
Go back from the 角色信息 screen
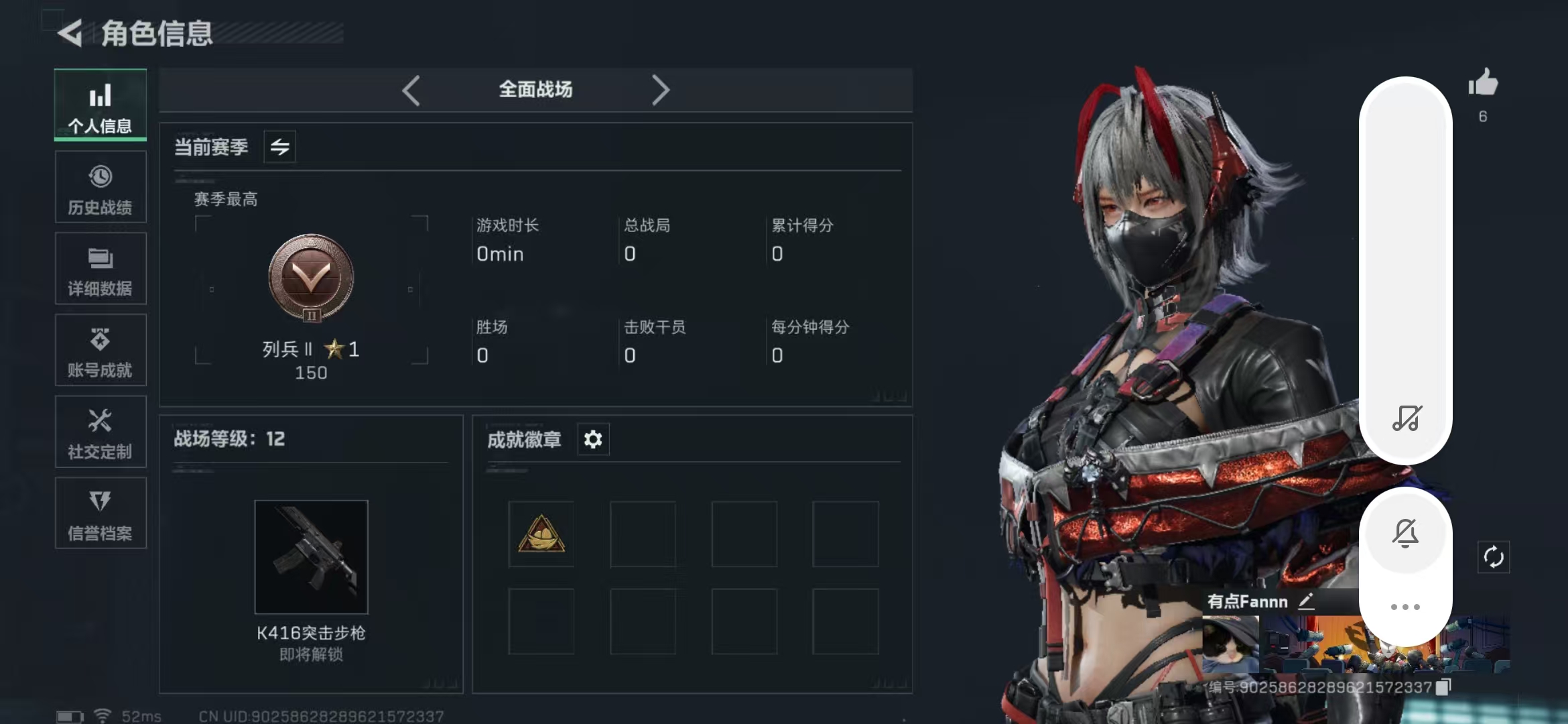point(70,32)
